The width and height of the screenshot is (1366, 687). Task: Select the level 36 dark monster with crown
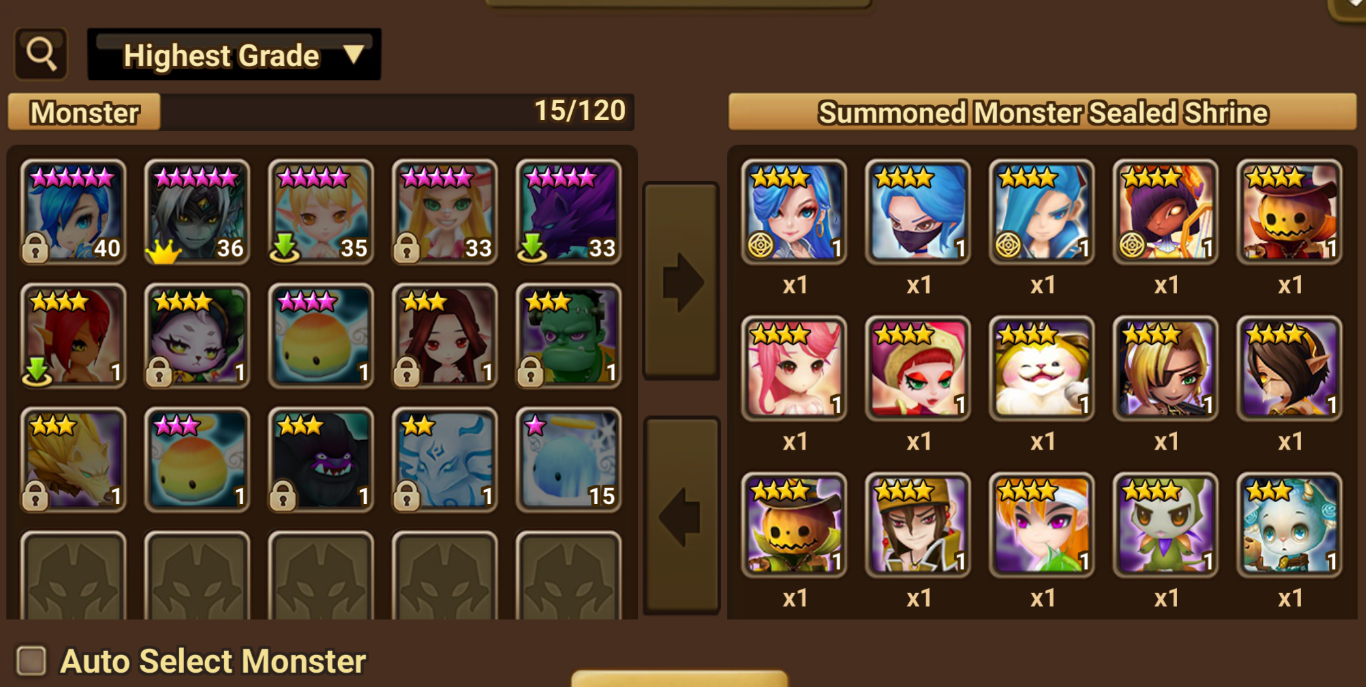[x=198, y=212]
